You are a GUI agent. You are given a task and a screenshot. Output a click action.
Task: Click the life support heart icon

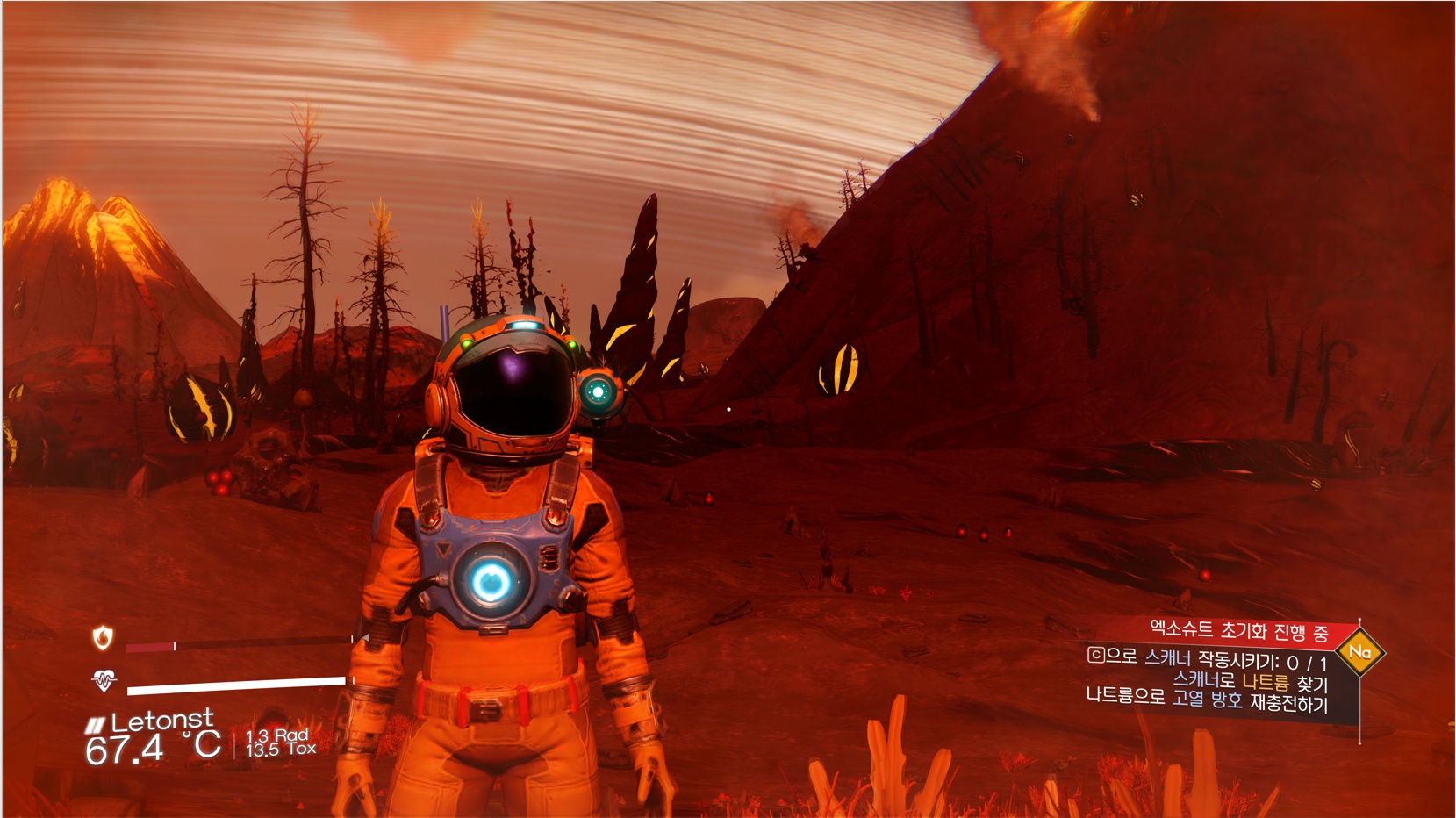point(104,680)
